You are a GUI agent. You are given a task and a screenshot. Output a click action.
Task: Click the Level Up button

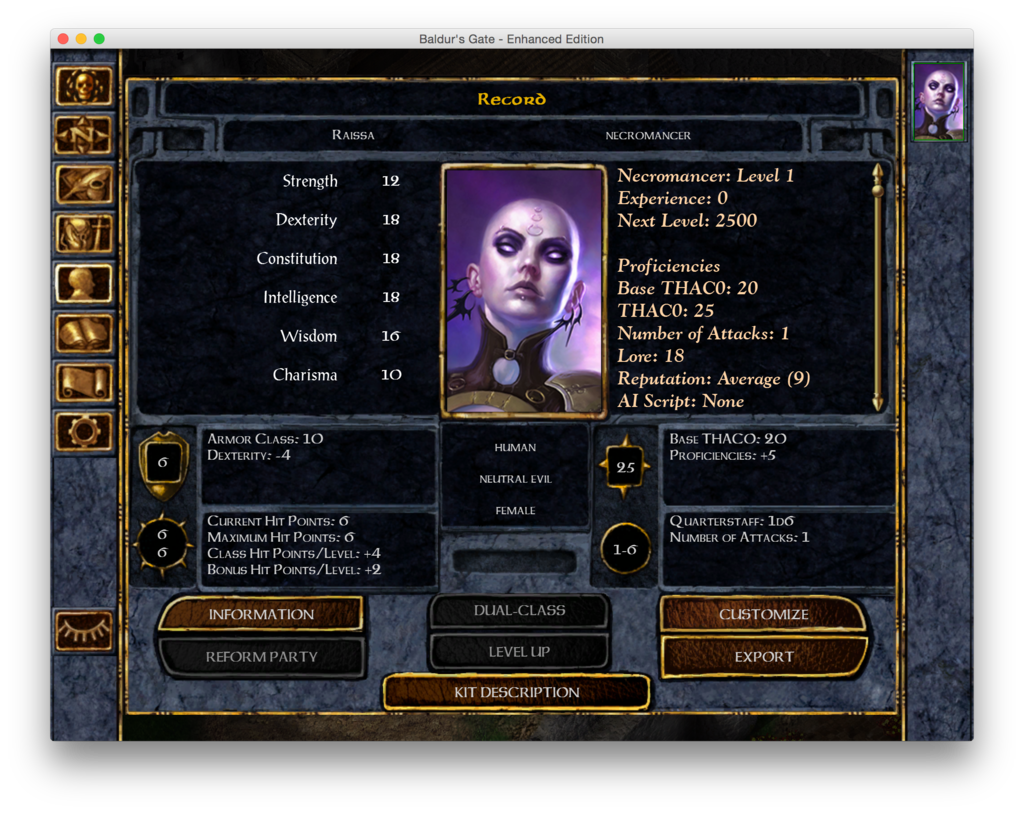click(519, 652)
